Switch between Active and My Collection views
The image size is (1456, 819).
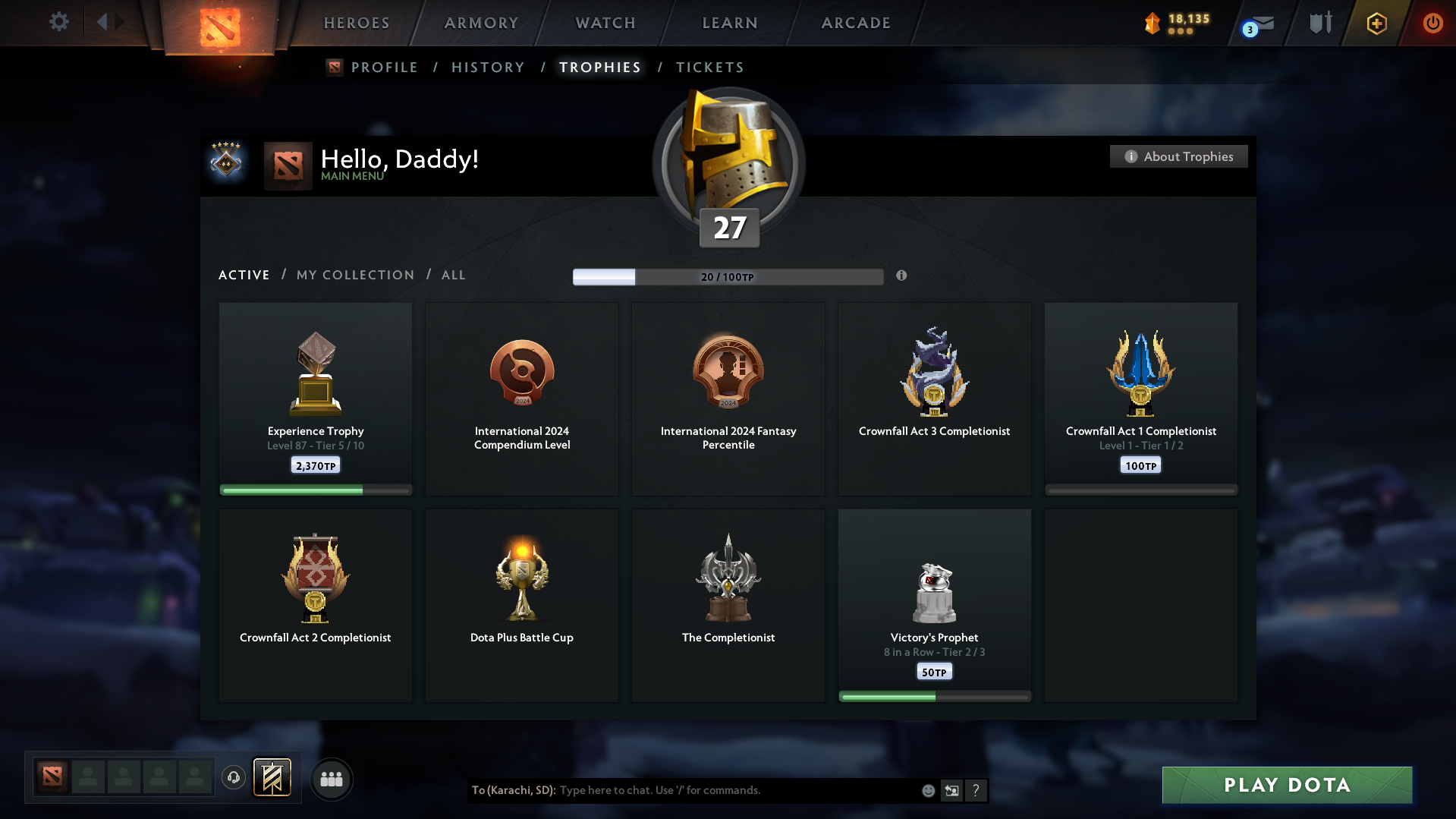pos(354,275)
